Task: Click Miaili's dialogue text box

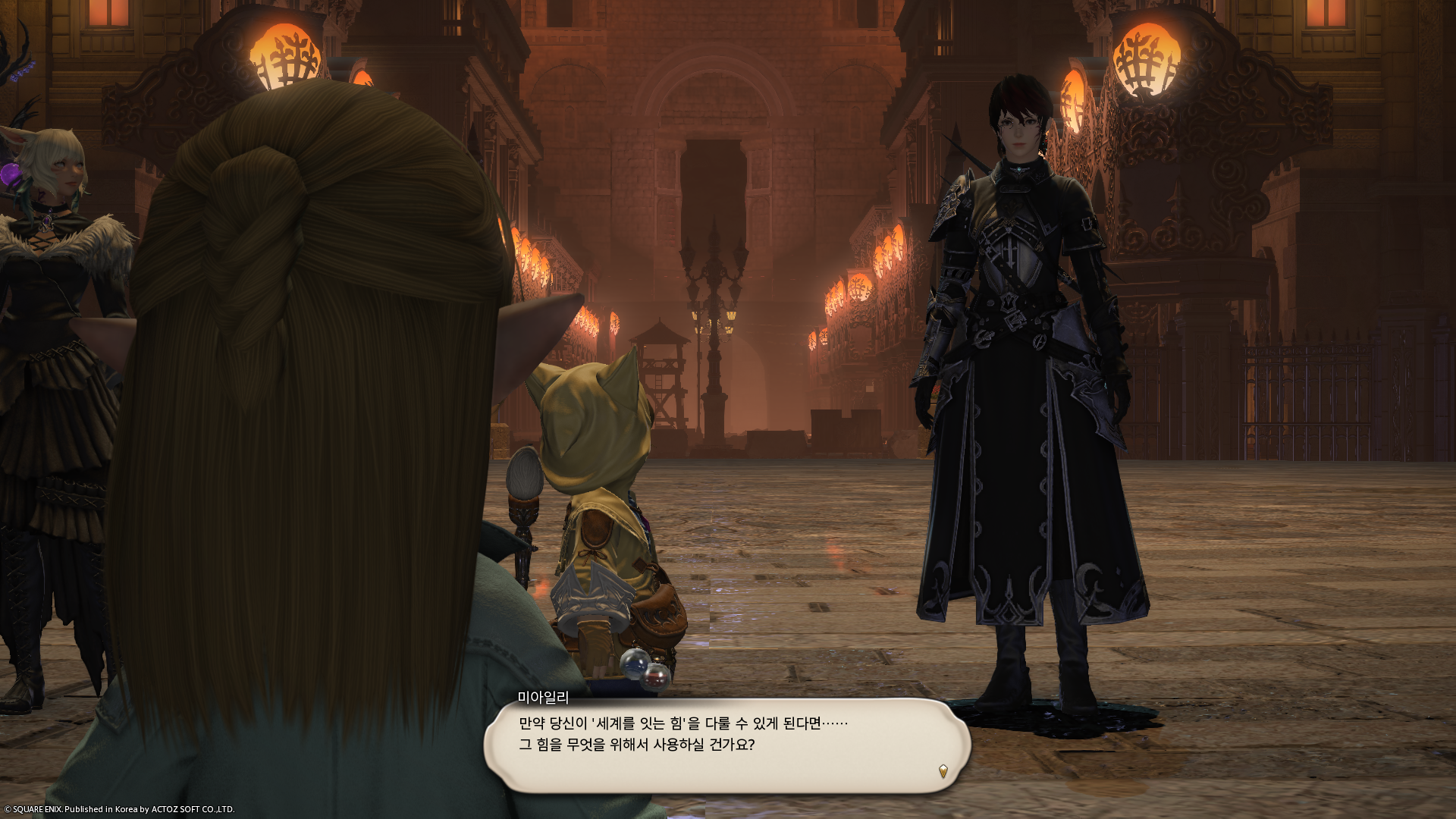Action: pyautogui.click(x=726, y=745)
